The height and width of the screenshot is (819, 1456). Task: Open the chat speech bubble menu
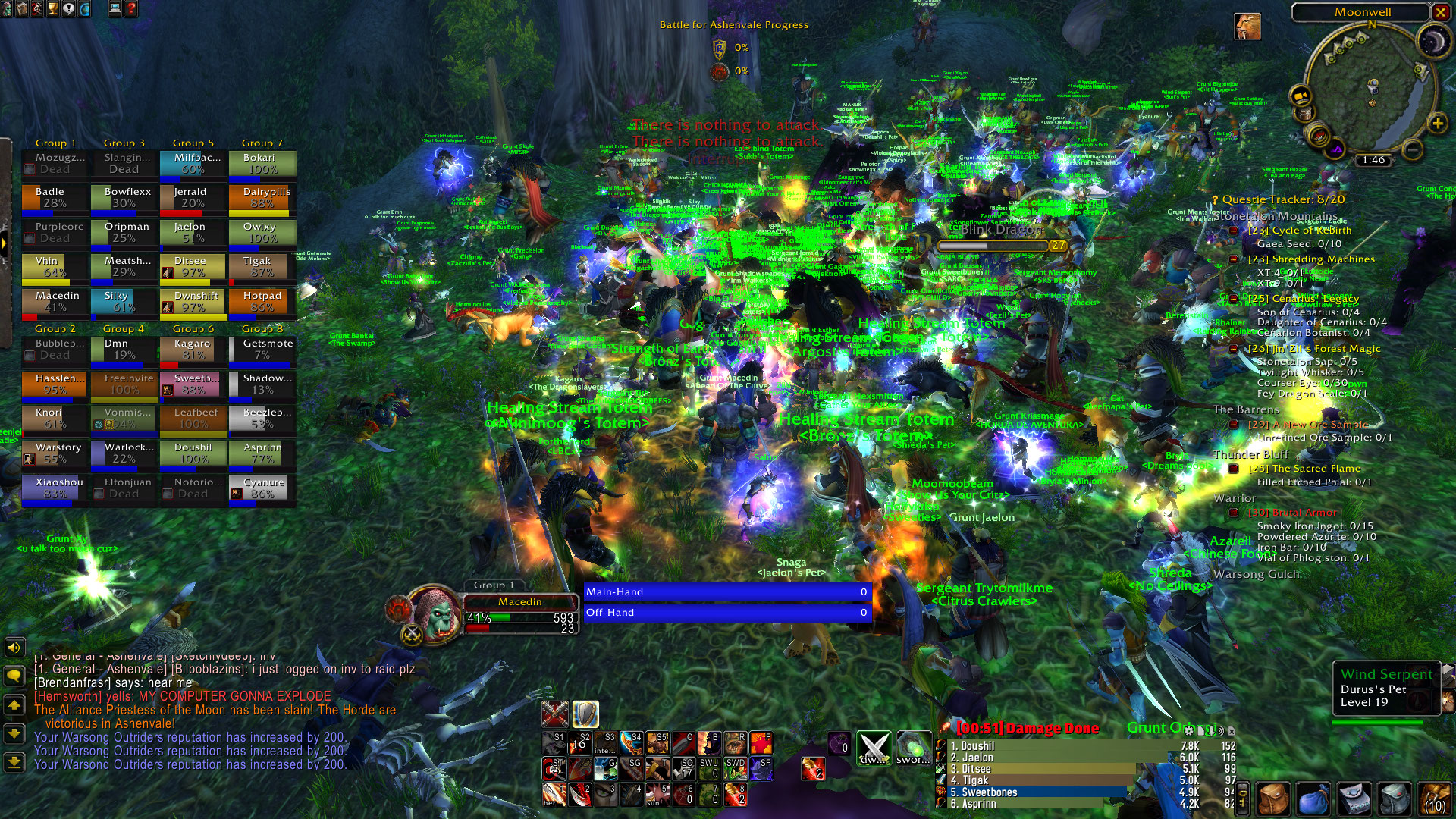[x=14, y=676]
